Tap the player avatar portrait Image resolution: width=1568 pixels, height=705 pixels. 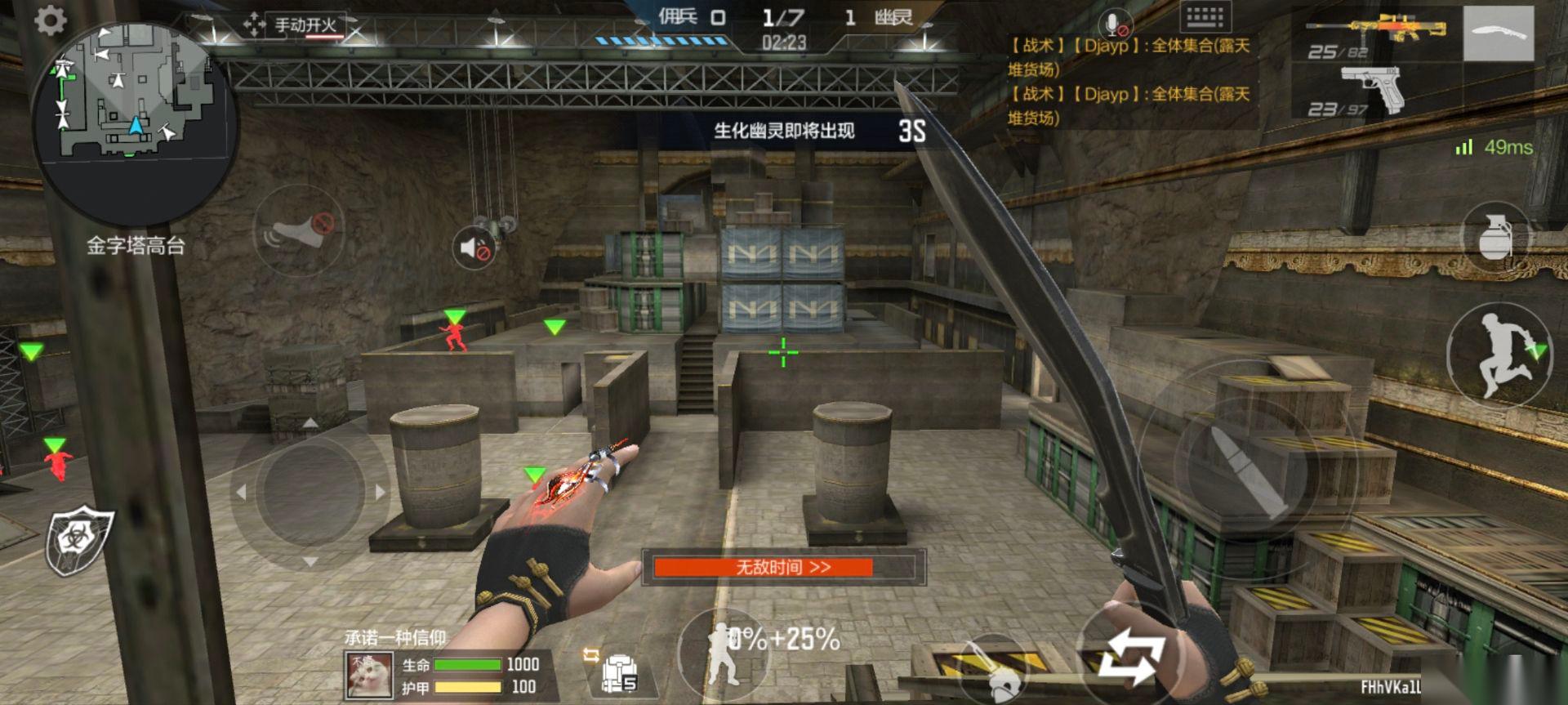369,675
